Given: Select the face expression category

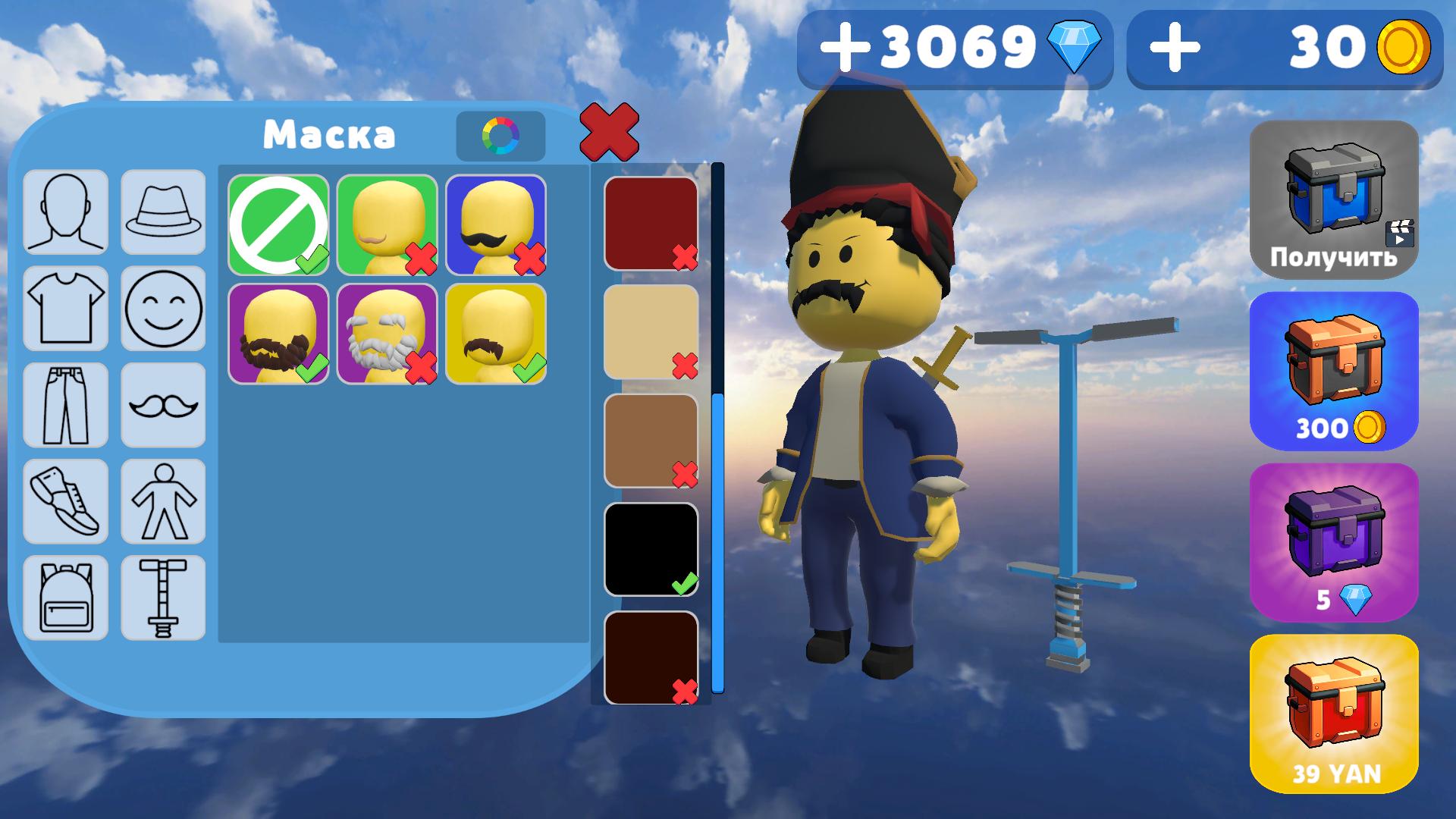Looking at the screenshot, I should coord(163,307).
